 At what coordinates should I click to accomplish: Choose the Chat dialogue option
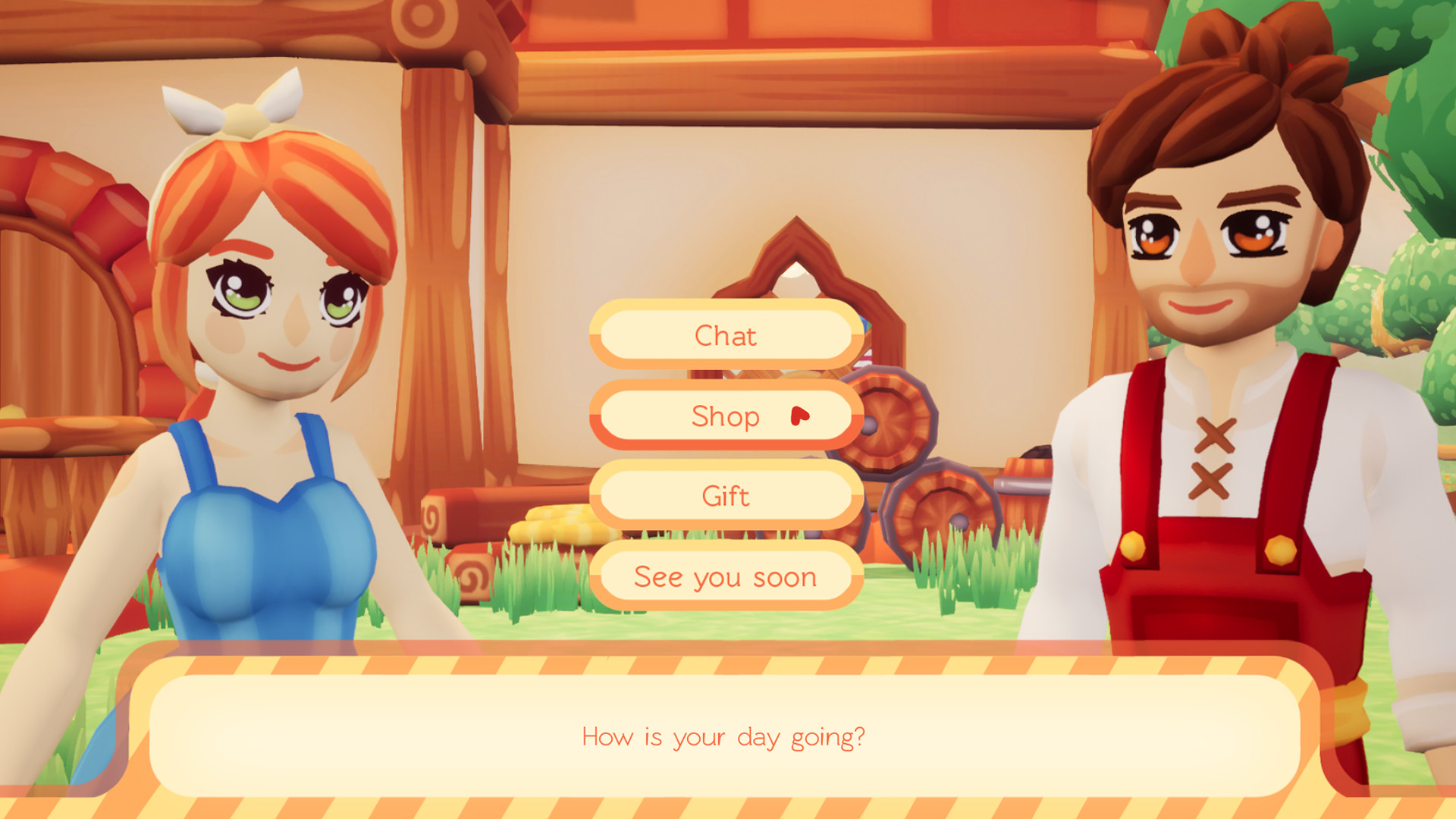(726, 335)
